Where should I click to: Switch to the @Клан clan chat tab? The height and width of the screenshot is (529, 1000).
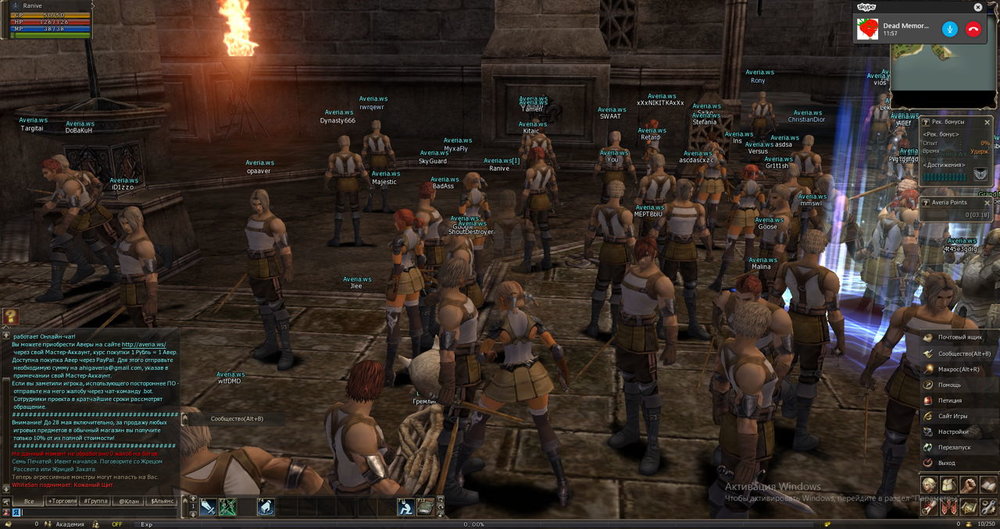129,500
